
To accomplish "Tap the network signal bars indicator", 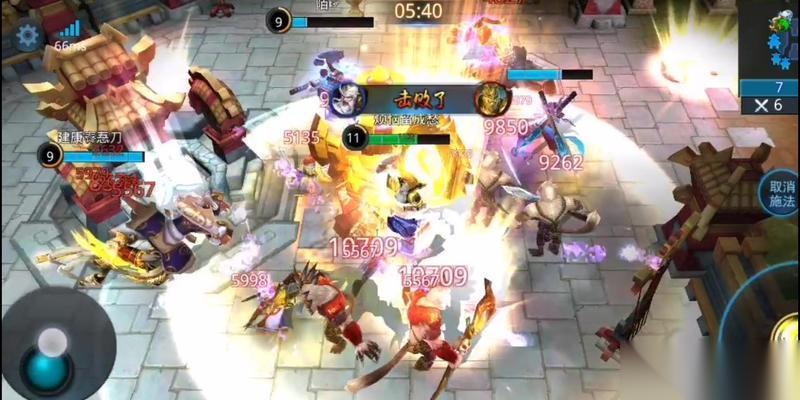I will (x=69, y=28).
